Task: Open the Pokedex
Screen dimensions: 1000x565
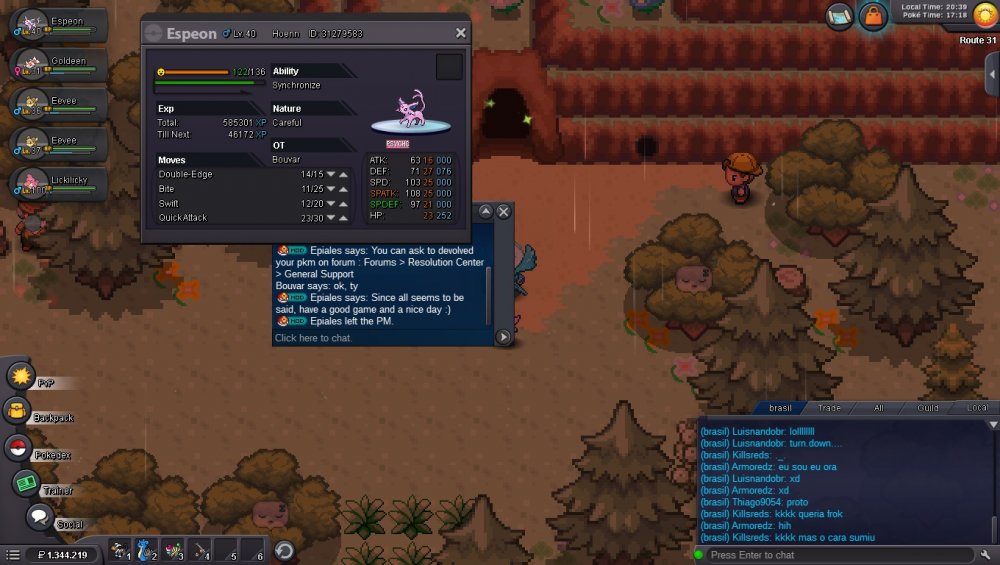Action: (19, 448)
